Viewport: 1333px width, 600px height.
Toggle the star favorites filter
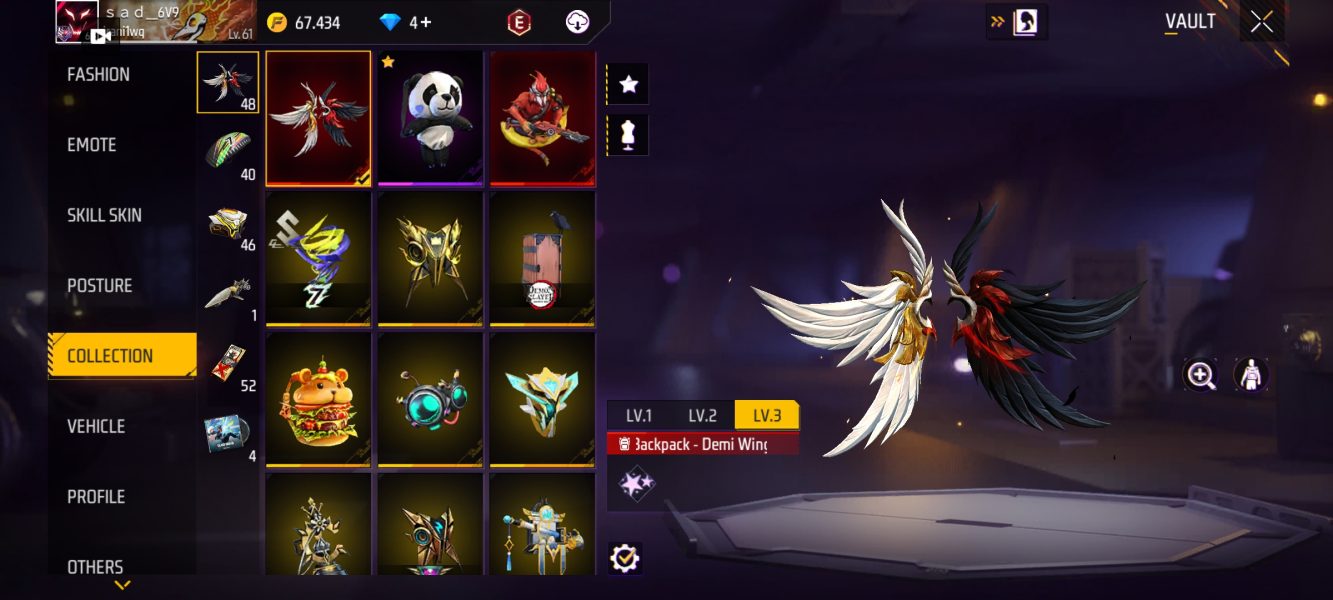pos(628,85)
